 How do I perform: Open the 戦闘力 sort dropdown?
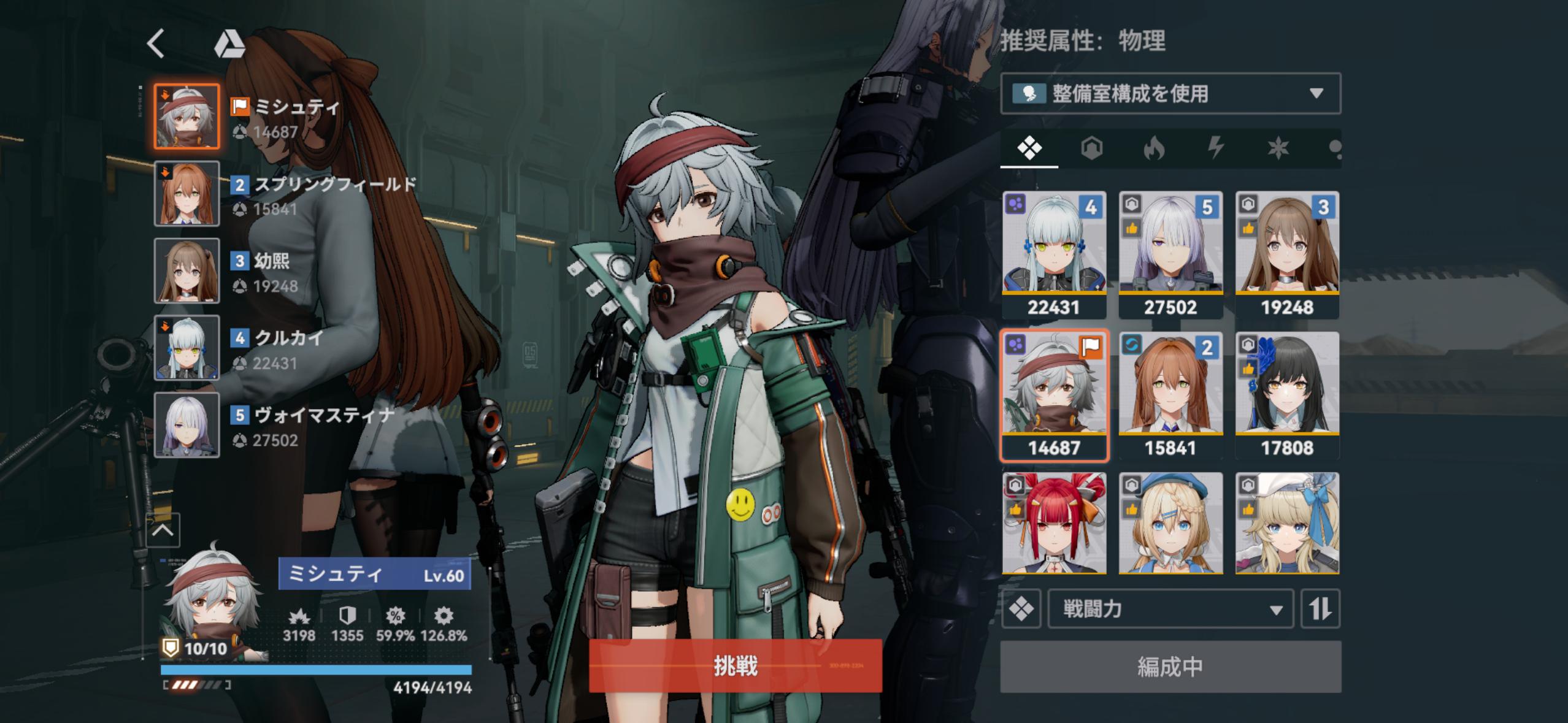(x=1170, y=609)
